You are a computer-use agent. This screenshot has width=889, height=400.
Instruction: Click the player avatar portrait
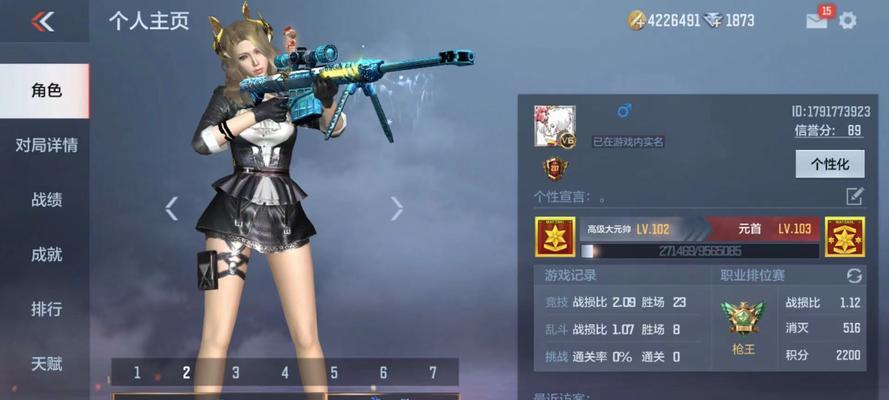pos(555,126)
